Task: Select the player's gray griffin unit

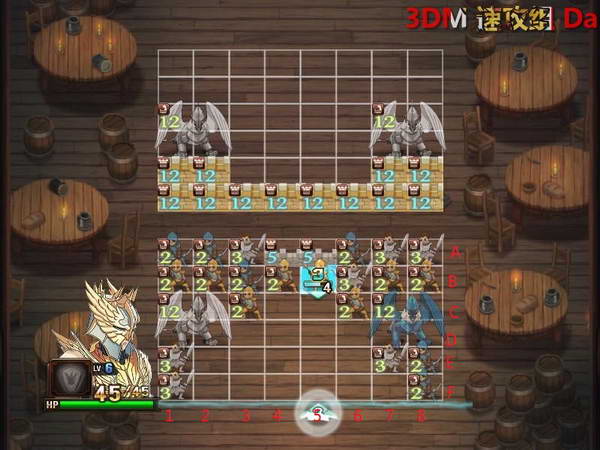Action: (x=194, y=318)
